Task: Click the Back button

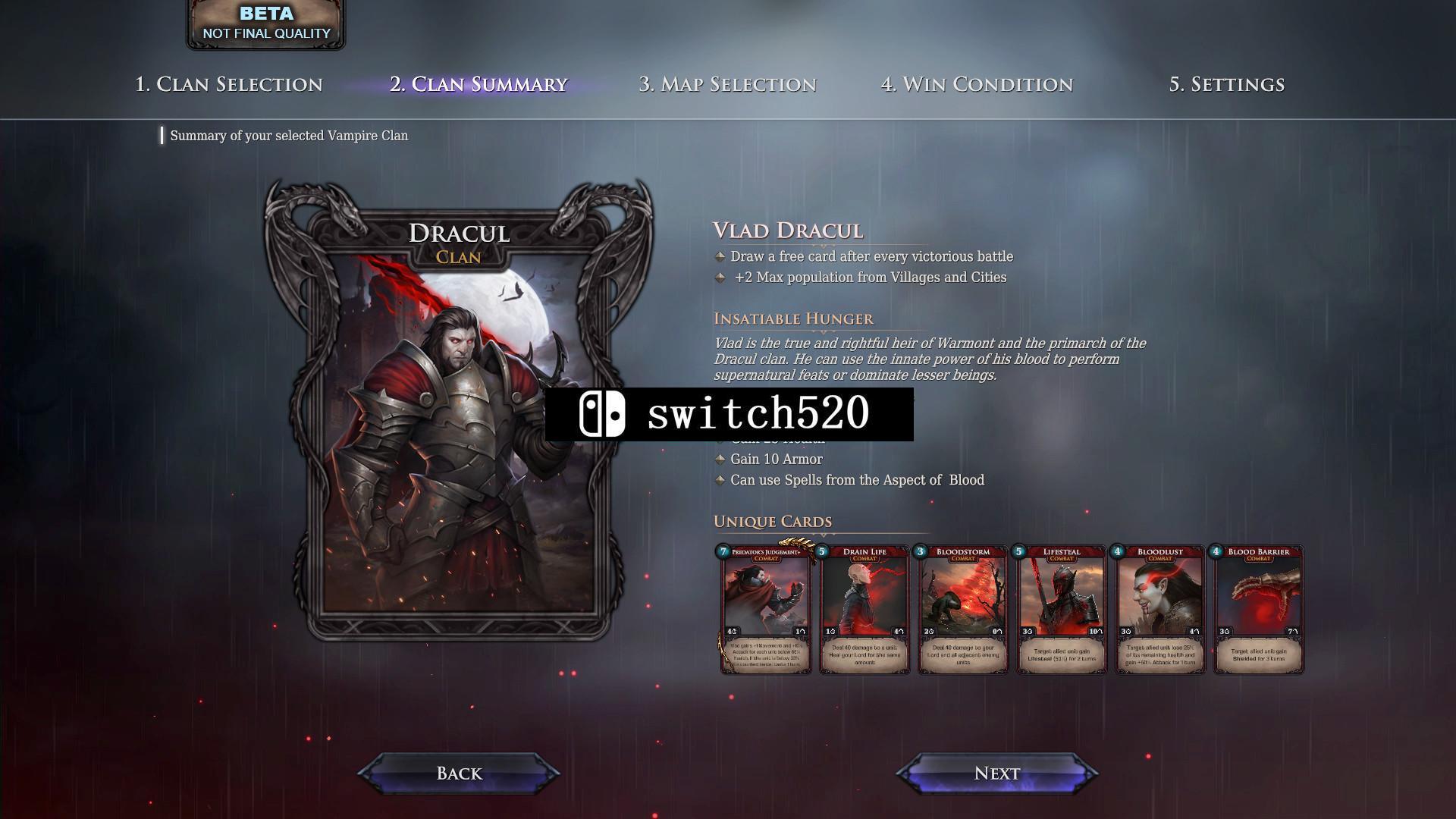Action: point(459,773)
